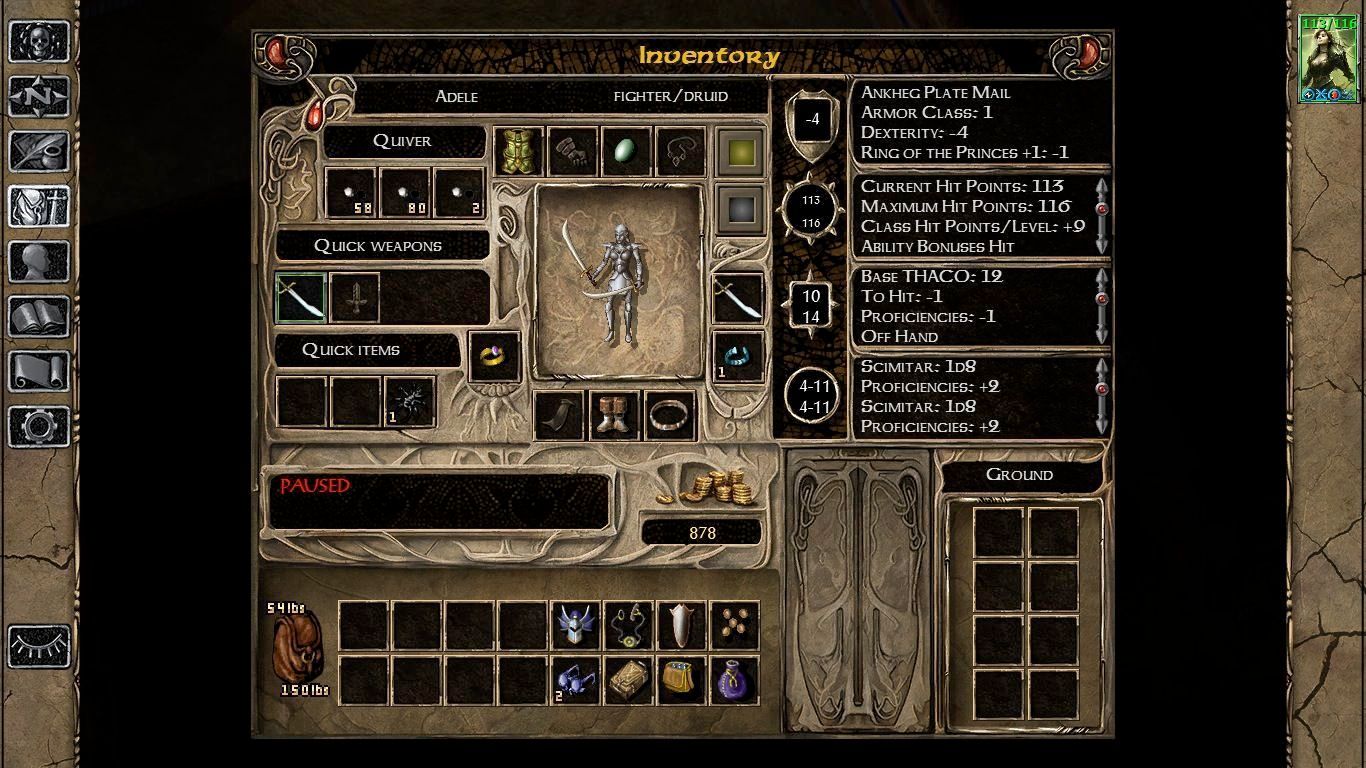Select the equipped boots slot

coord(613,415)
